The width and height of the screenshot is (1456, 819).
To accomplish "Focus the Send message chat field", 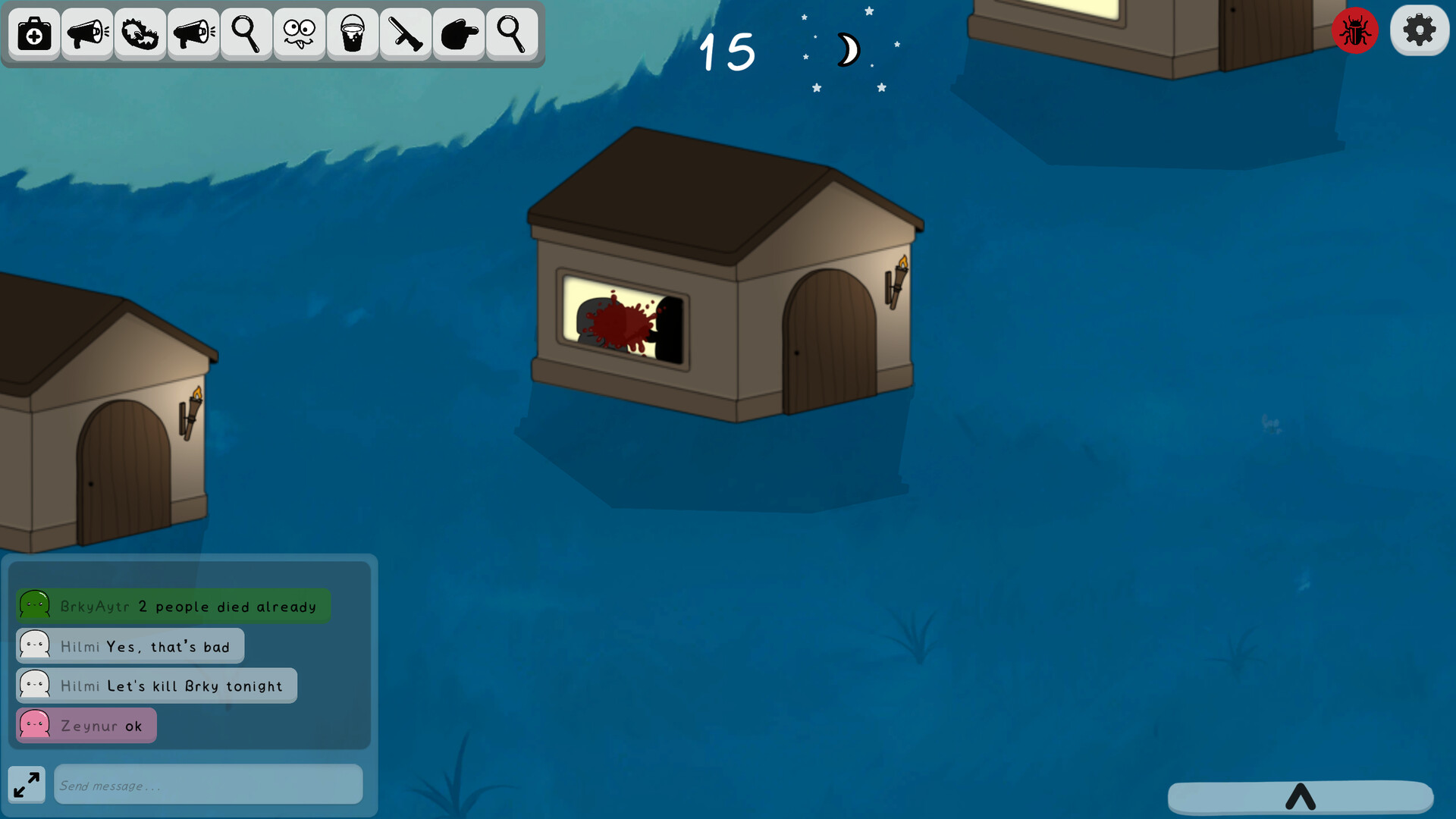I will pos(208,785).
